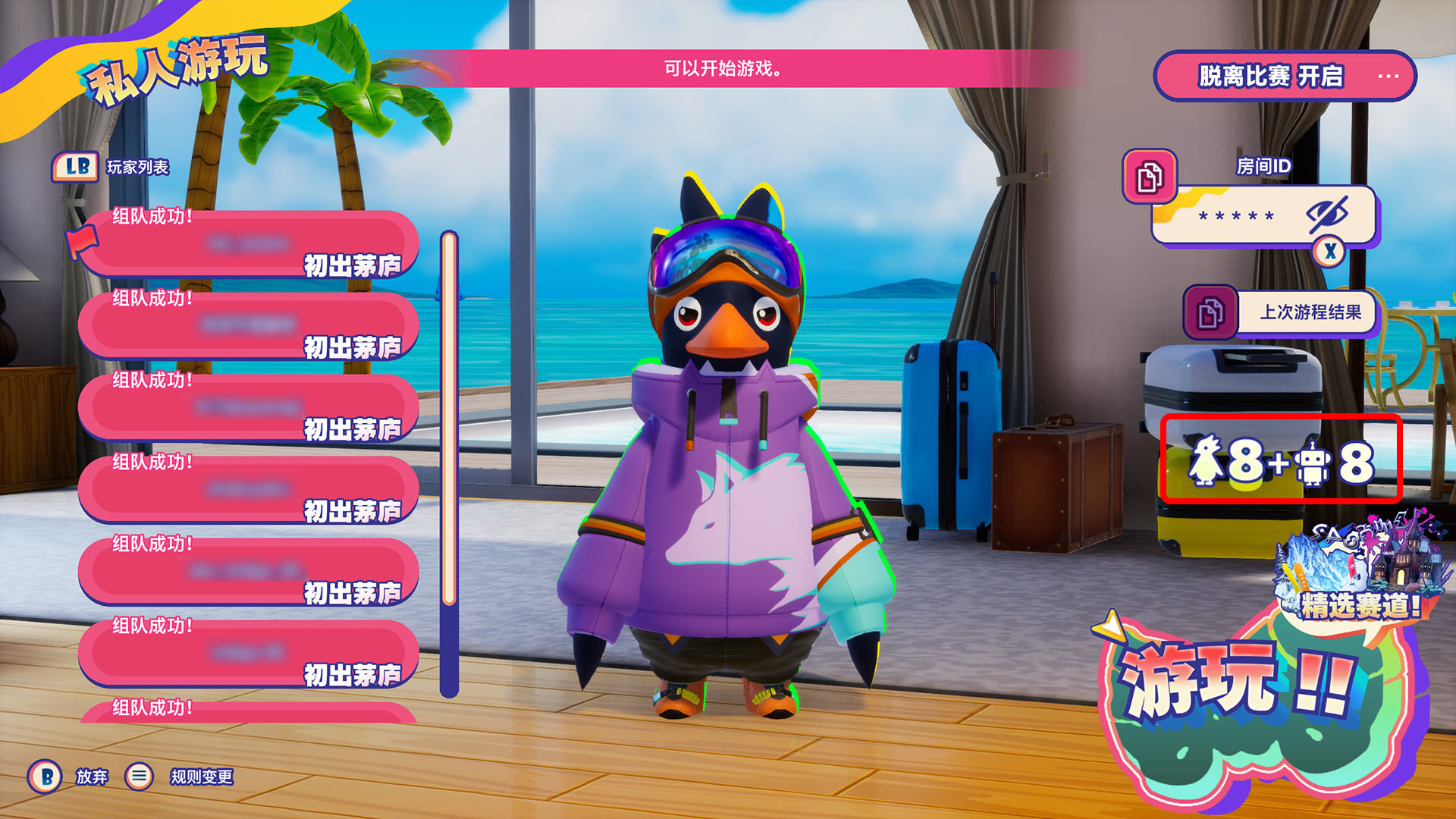This screenshot has width=1456, height=819.
Task: Reveal the hidden room ID with the eye icon
Action: (1327, 215)
